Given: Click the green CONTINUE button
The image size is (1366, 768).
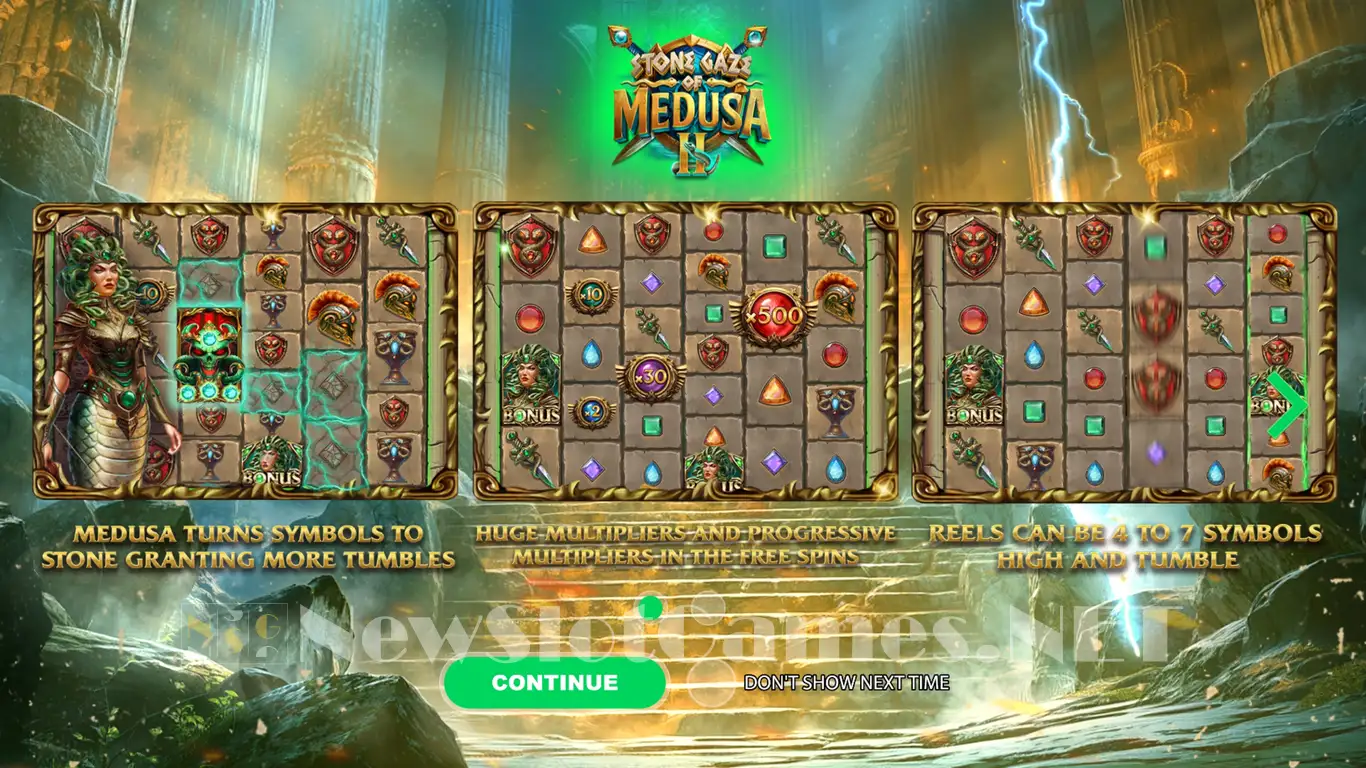Looking at the screenshot, I should 554,683.
